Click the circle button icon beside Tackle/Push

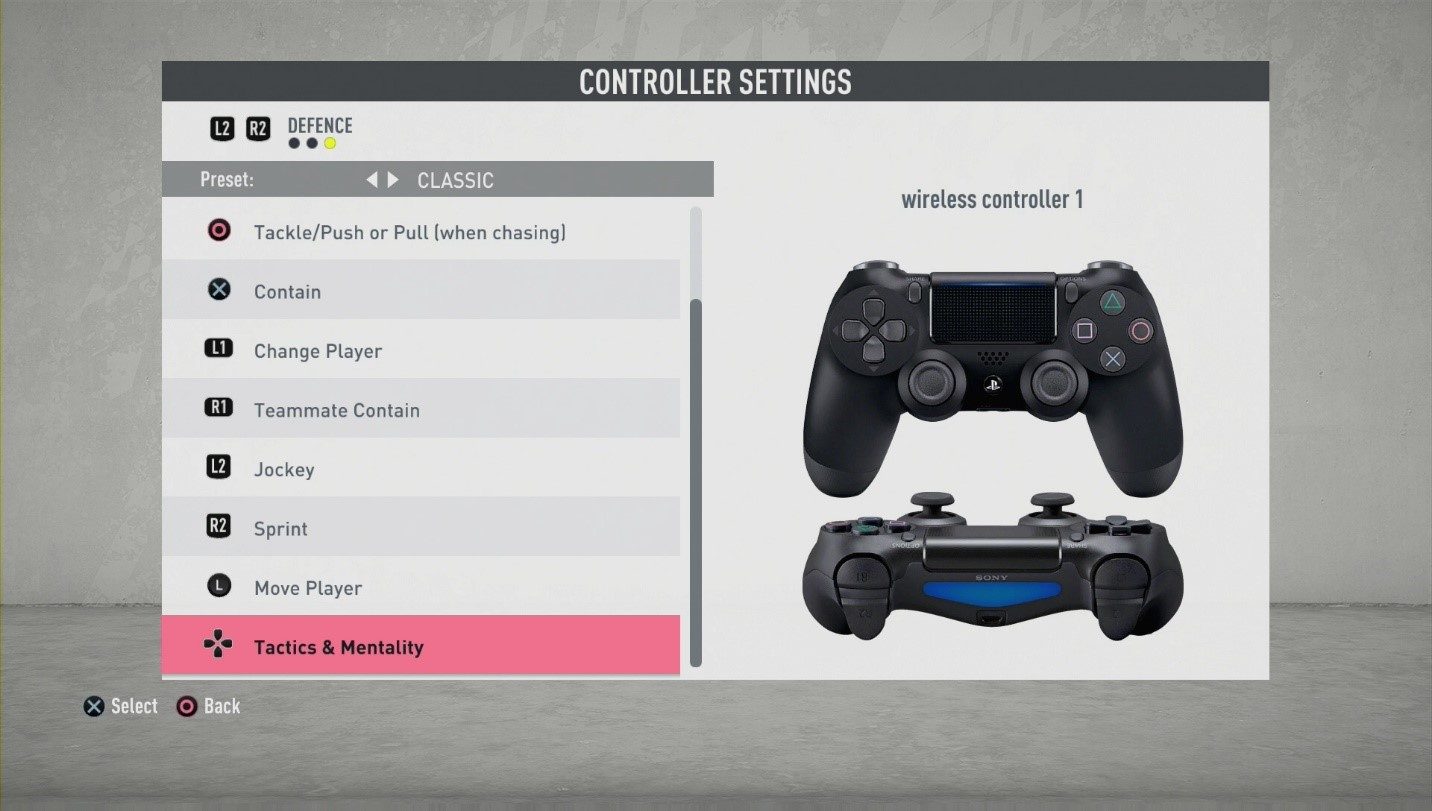point(218,230)
